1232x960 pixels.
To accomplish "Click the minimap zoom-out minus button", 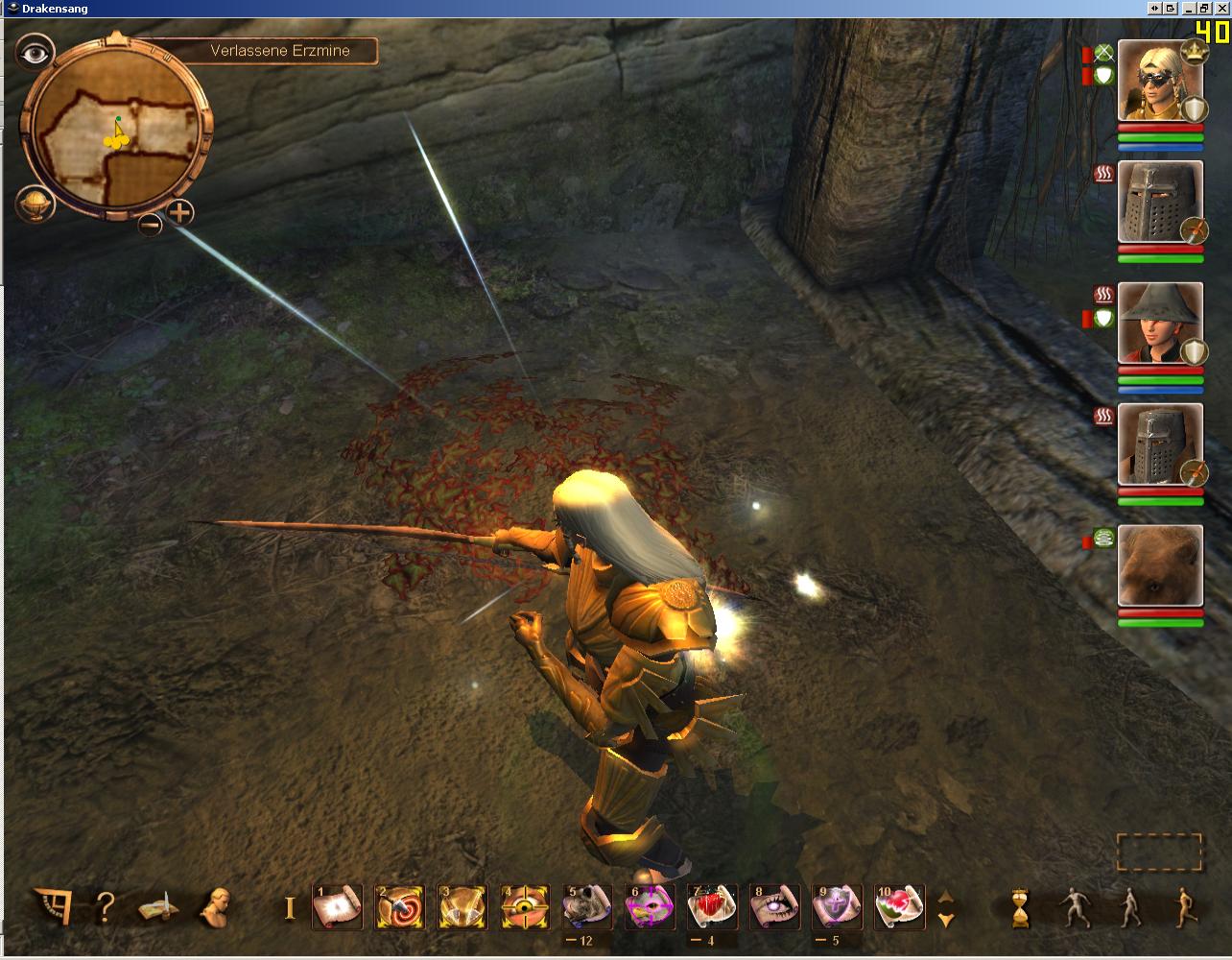I will [150, 225].
